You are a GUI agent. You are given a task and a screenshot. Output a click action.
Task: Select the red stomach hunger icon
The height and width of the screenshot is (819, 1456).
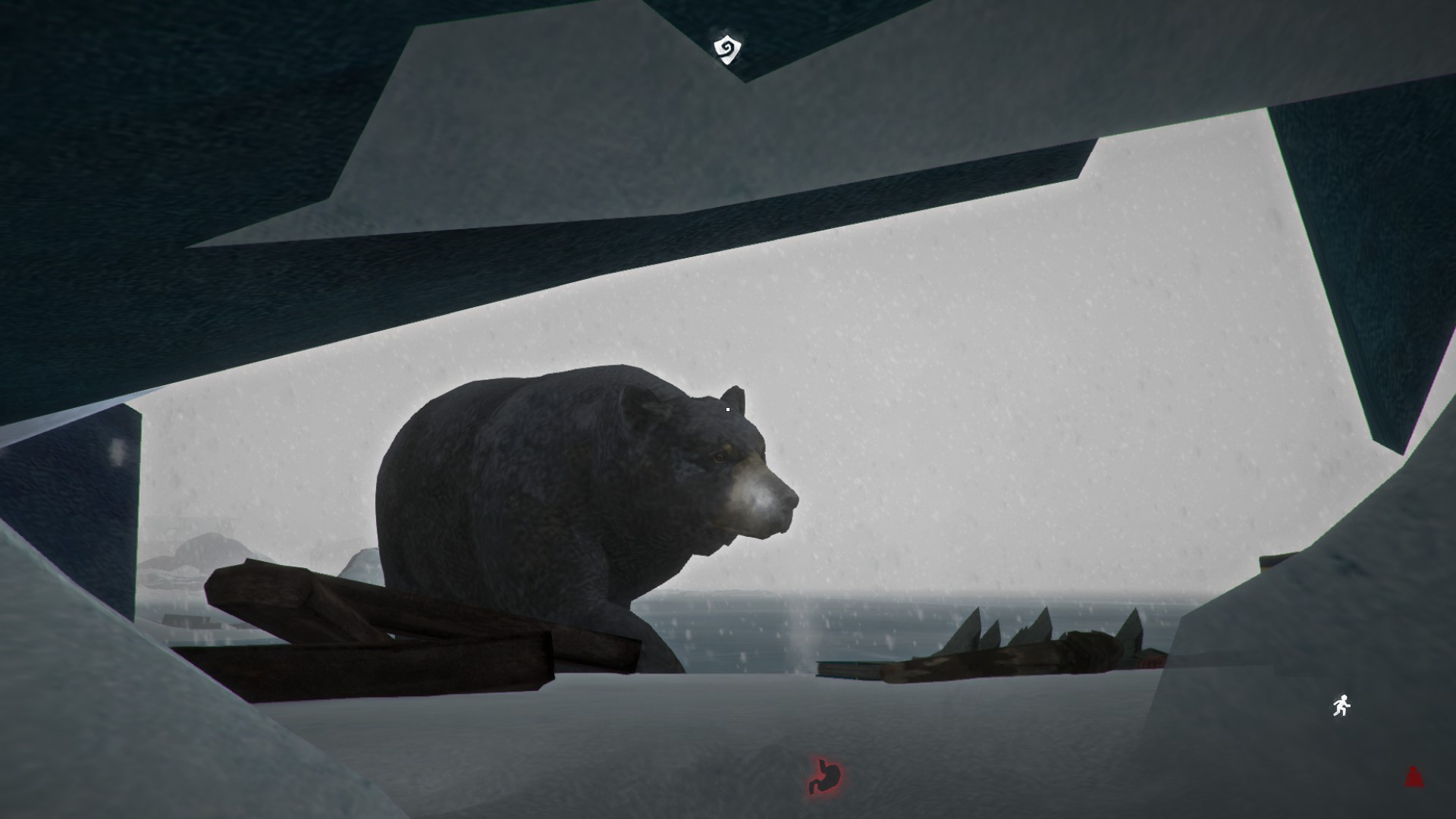(x=824, y=775)
